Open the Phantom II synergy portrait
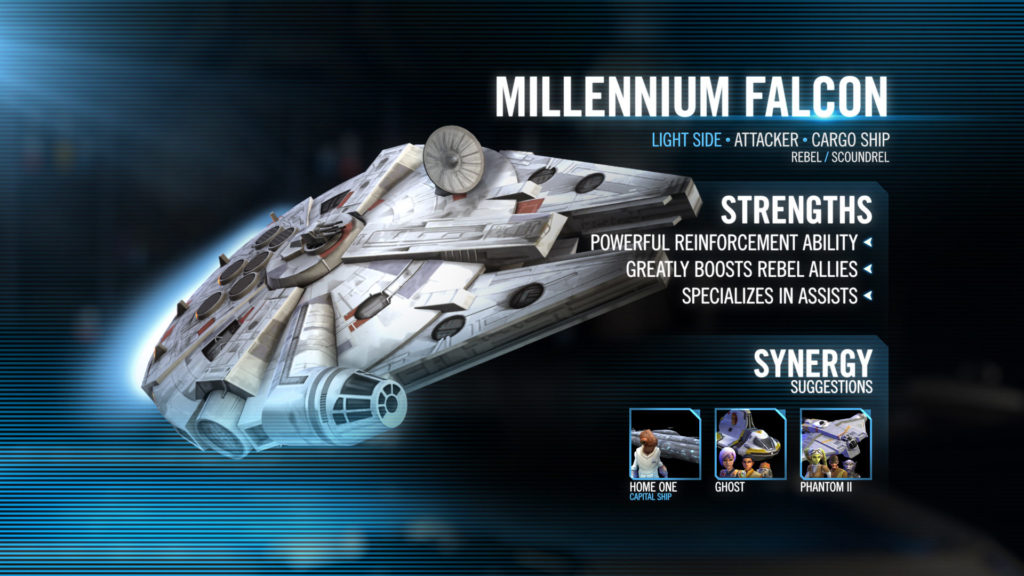This screenshot has width=1024, height=576. coord(836,443)
